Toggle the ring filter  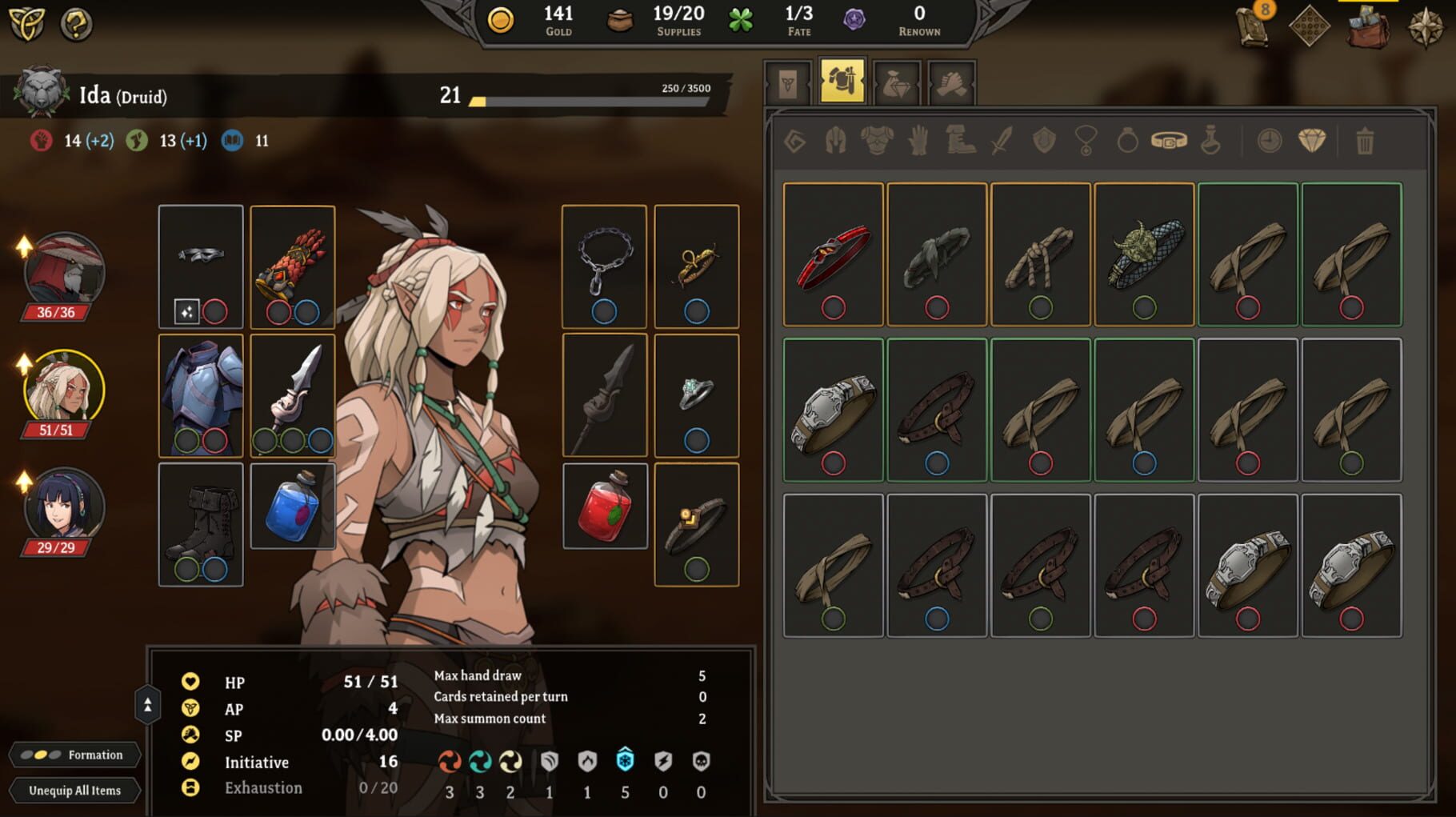point(1128,142)
